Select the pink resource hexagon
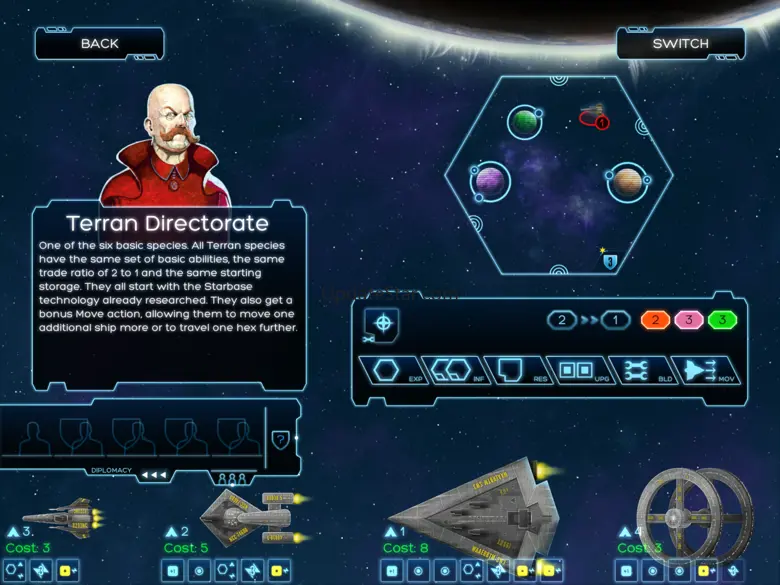This screenshot has width=780, height=585. pyautogui.click(x=687, y=321)
